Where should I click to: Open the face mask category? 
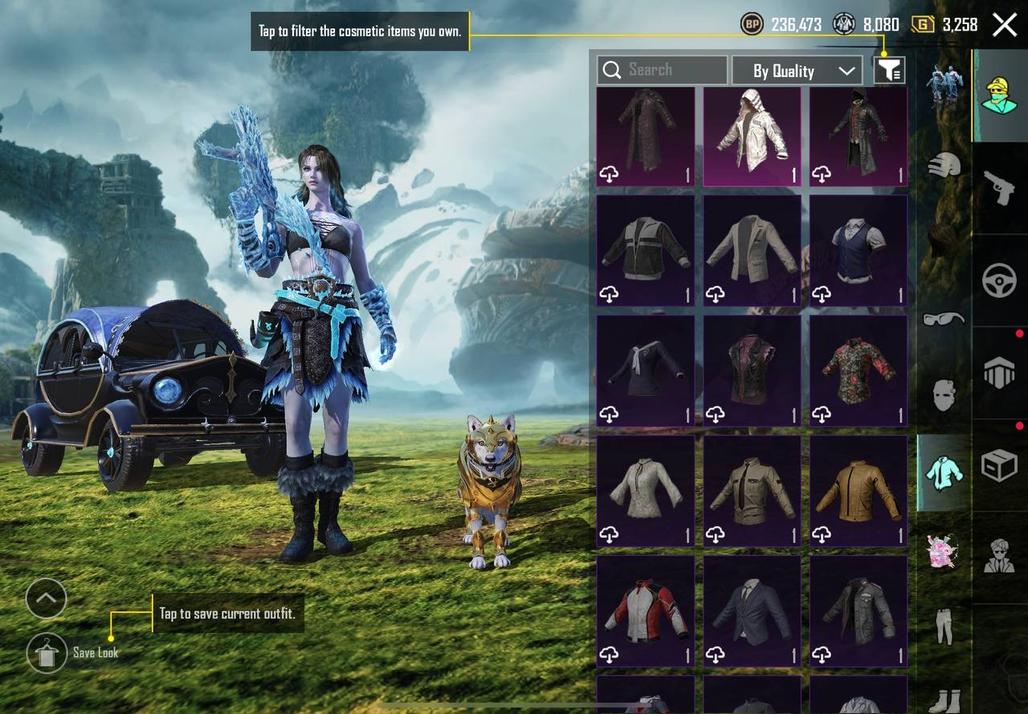click(942, 395)
